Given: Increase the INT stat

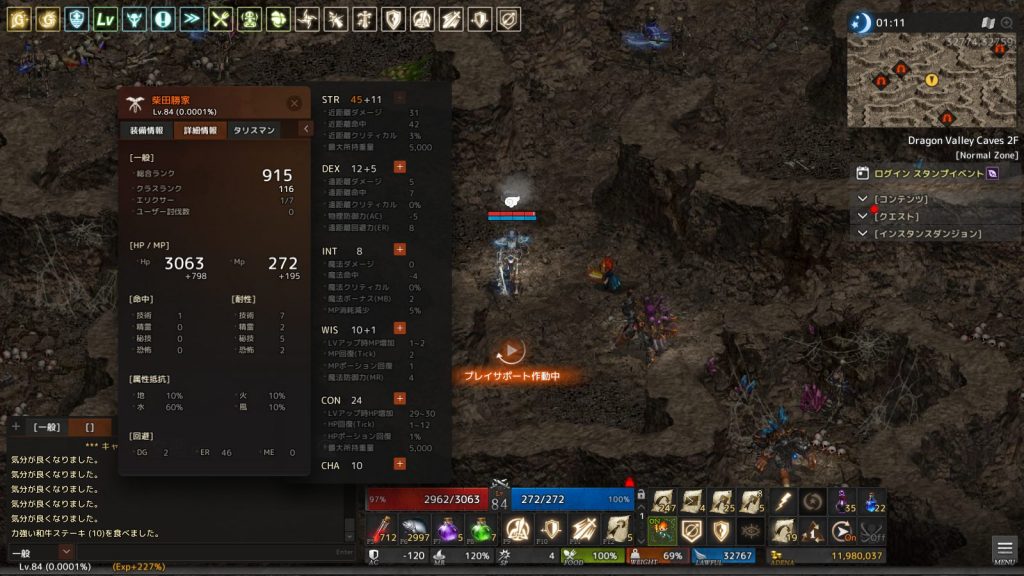Looking at the screenshot, I should click(x=400, y=249).
